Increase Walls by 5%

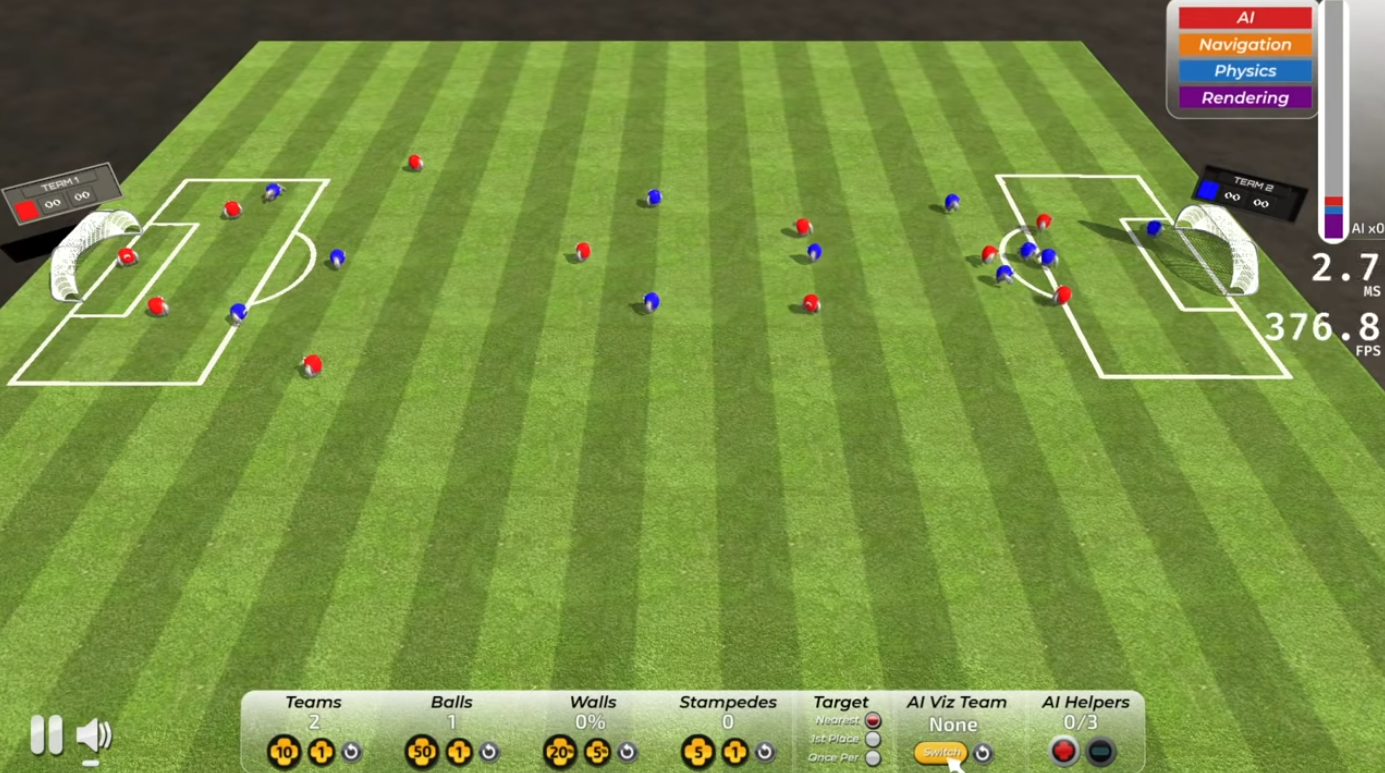point(597,751)
